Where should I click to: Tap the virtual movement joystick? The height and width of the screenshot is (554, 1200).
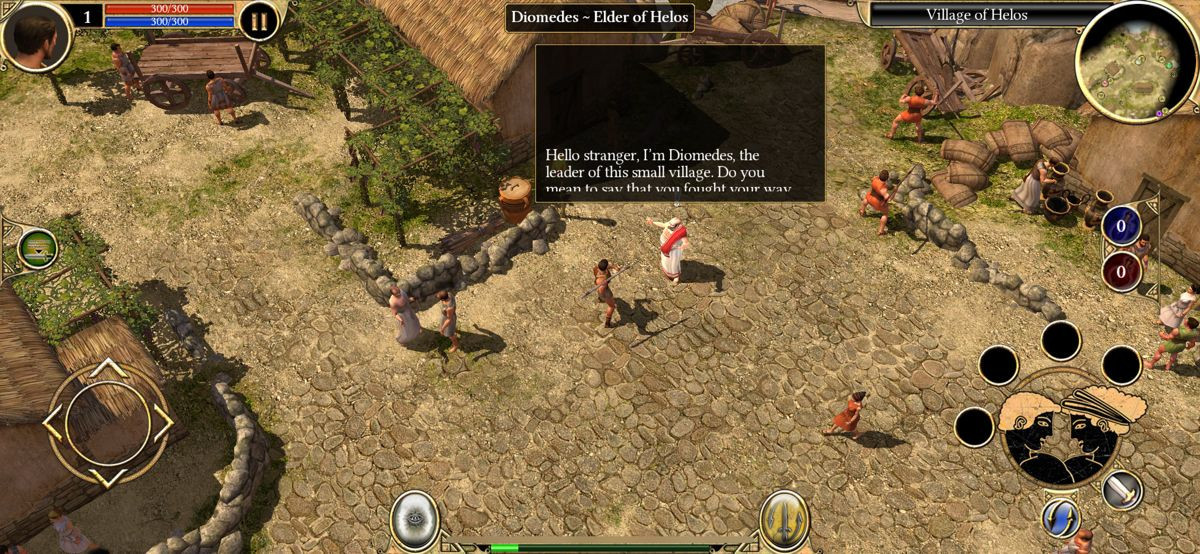click(x=107, y=423)
